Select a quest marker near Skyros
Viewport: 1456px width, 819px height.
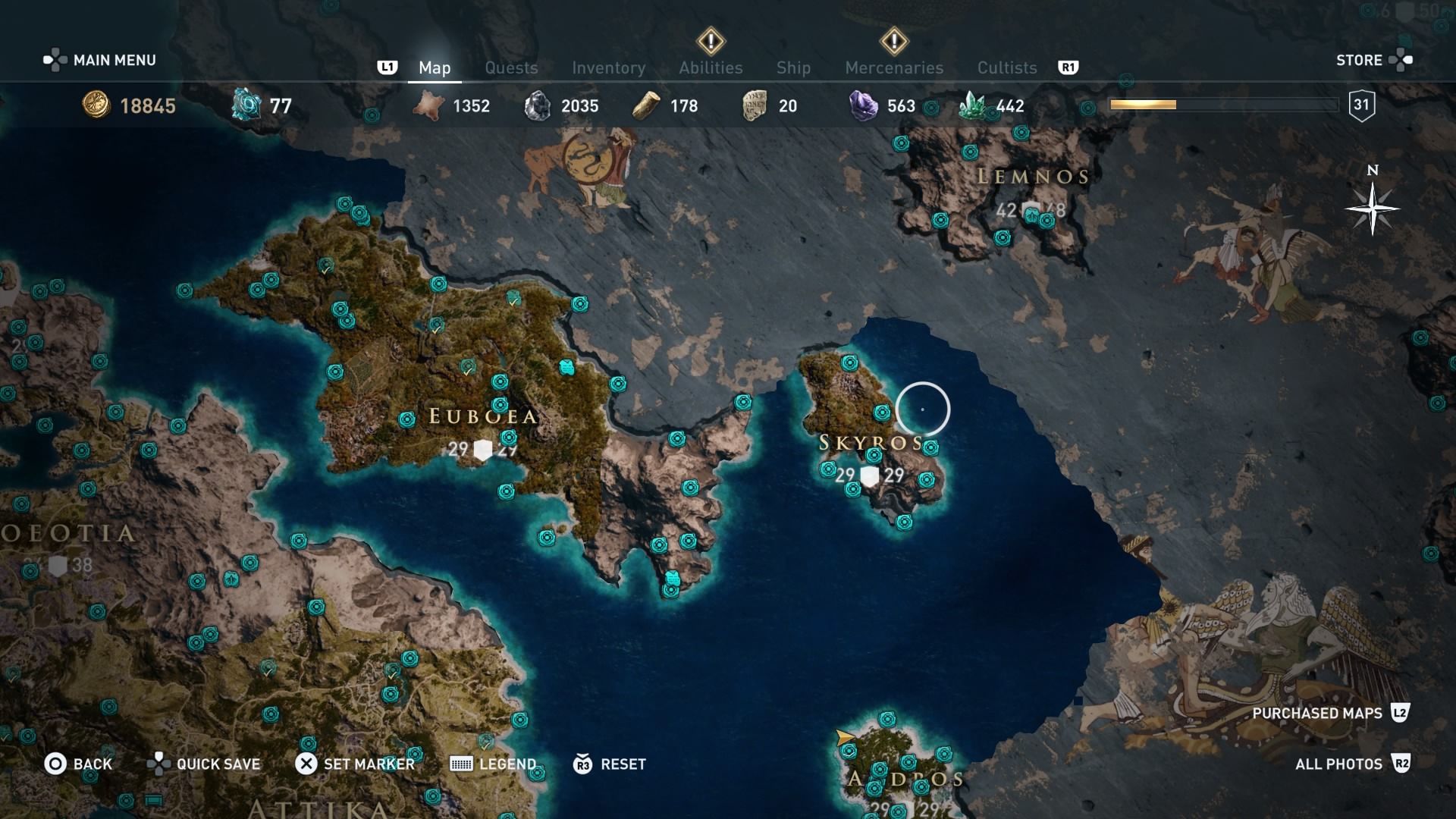tap(850, 363)
